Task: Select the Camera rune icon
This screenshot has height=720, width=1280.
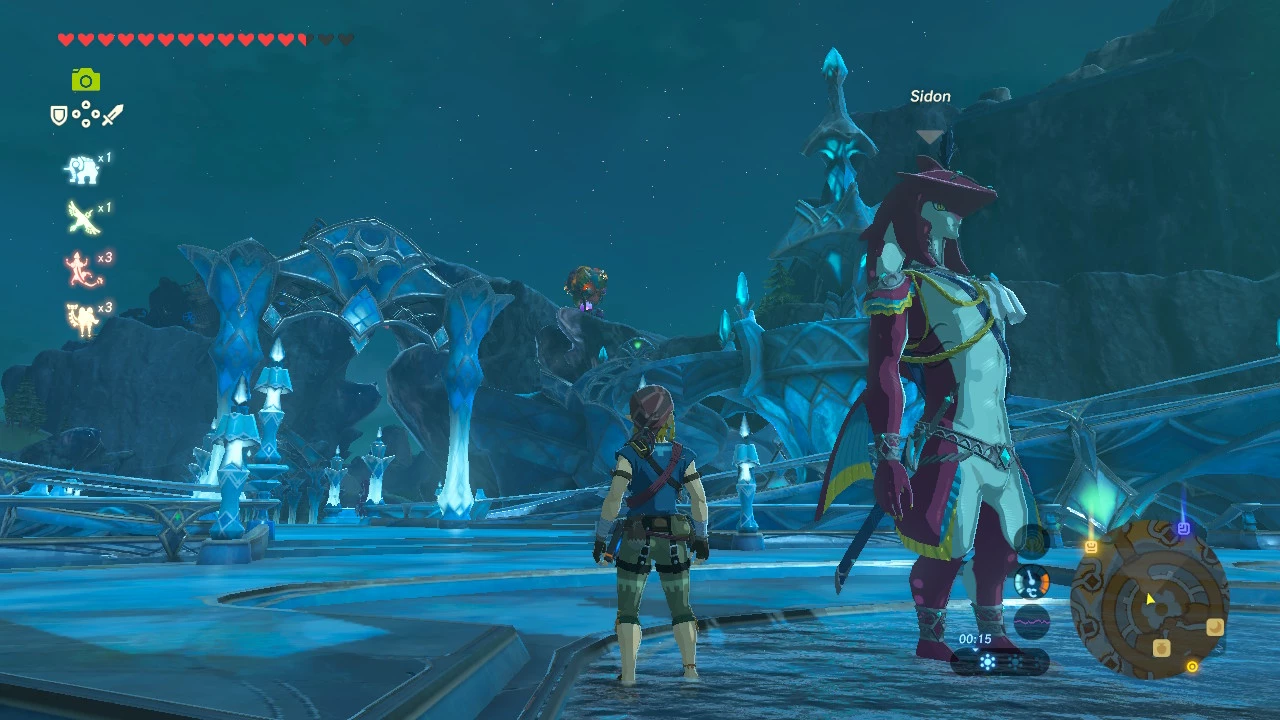Action: [x=85, y=79]
